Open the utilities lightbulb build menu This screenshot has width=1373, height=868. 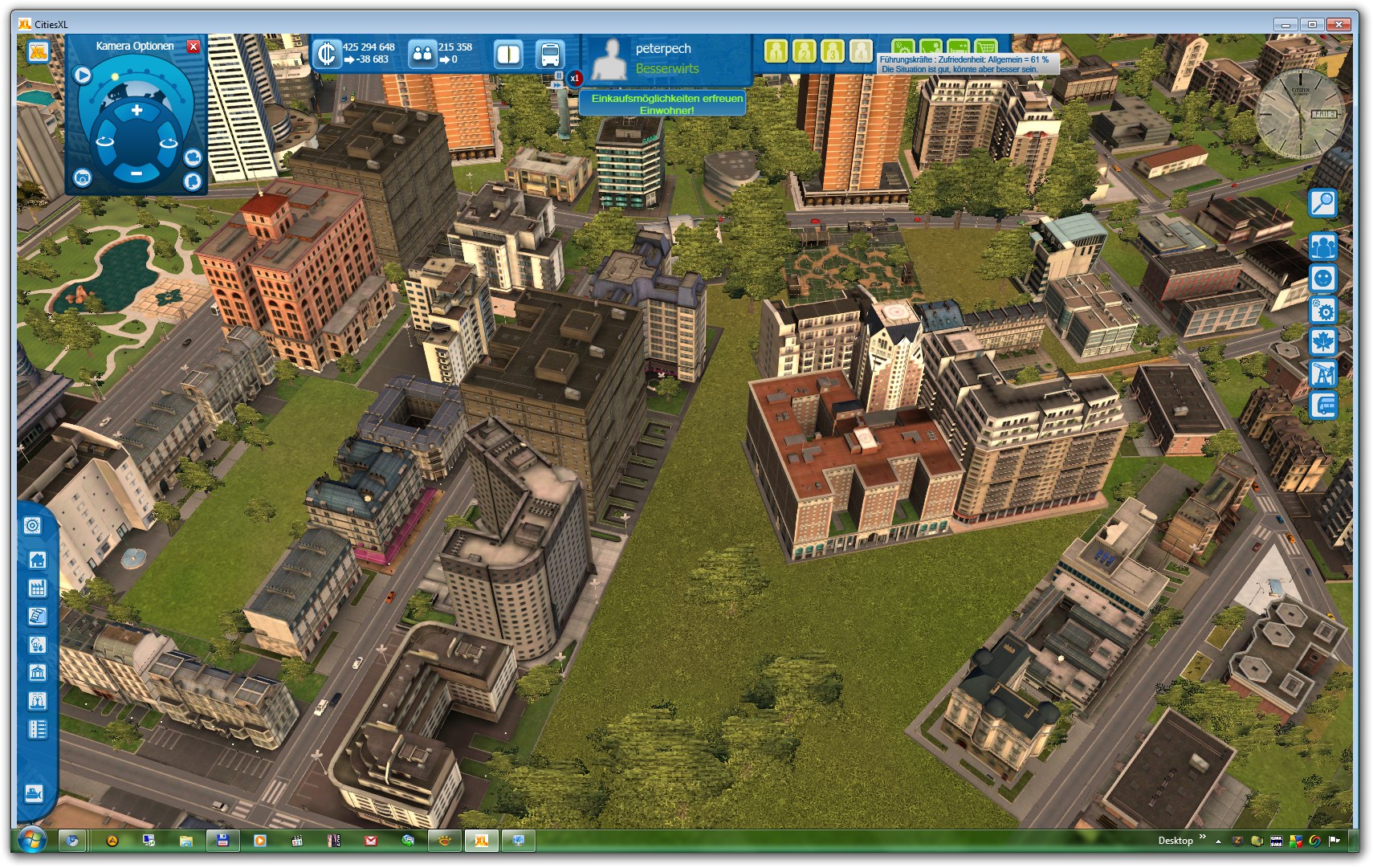(37, 644)
